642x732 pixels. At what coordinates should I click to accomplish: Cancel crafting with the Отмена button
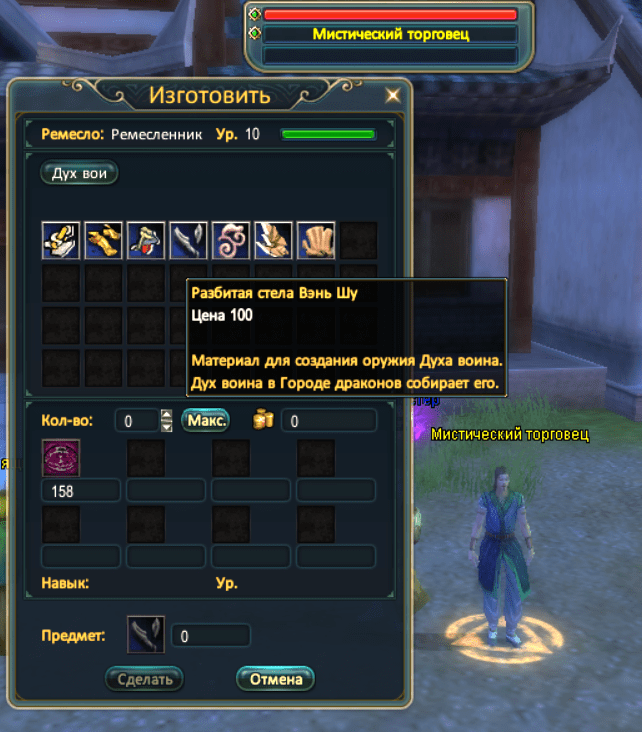coord(275,679)
